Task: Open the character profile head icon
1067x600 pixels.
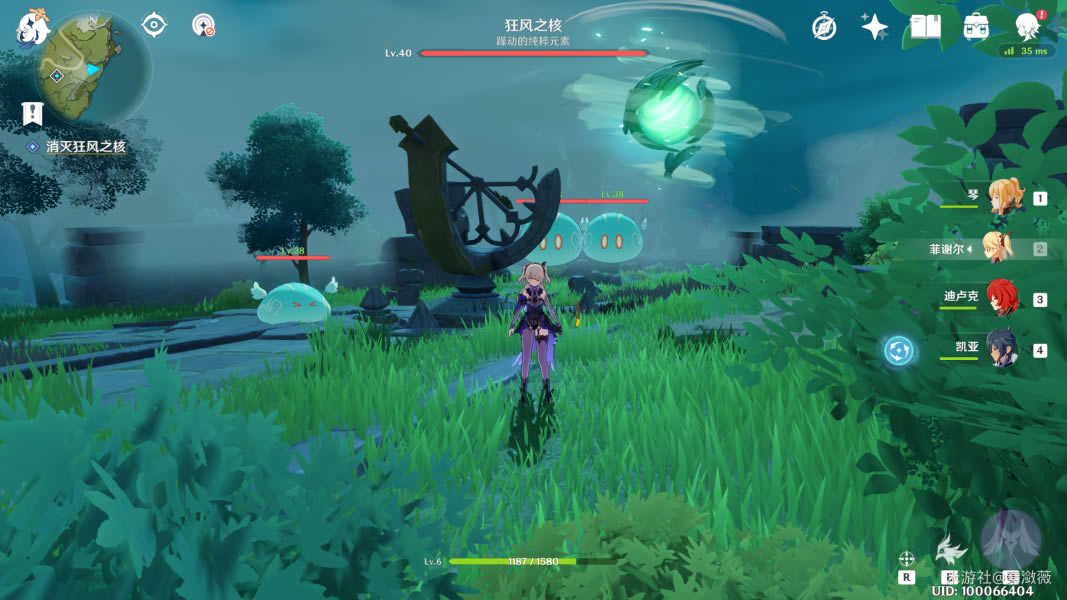Action: tap(1027, 26)
